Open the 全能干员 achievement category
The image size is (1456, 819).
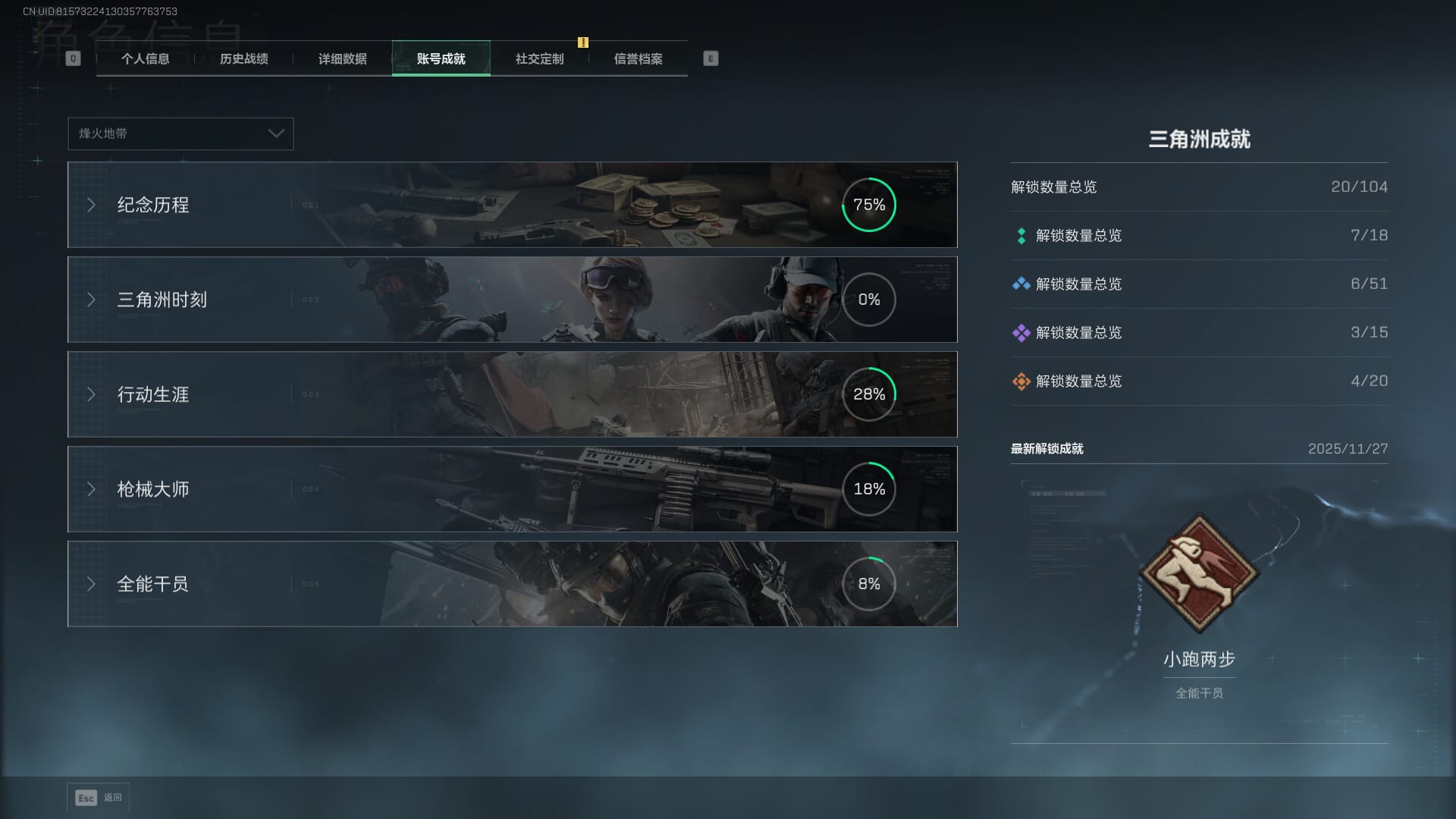[x=512, y=584]
